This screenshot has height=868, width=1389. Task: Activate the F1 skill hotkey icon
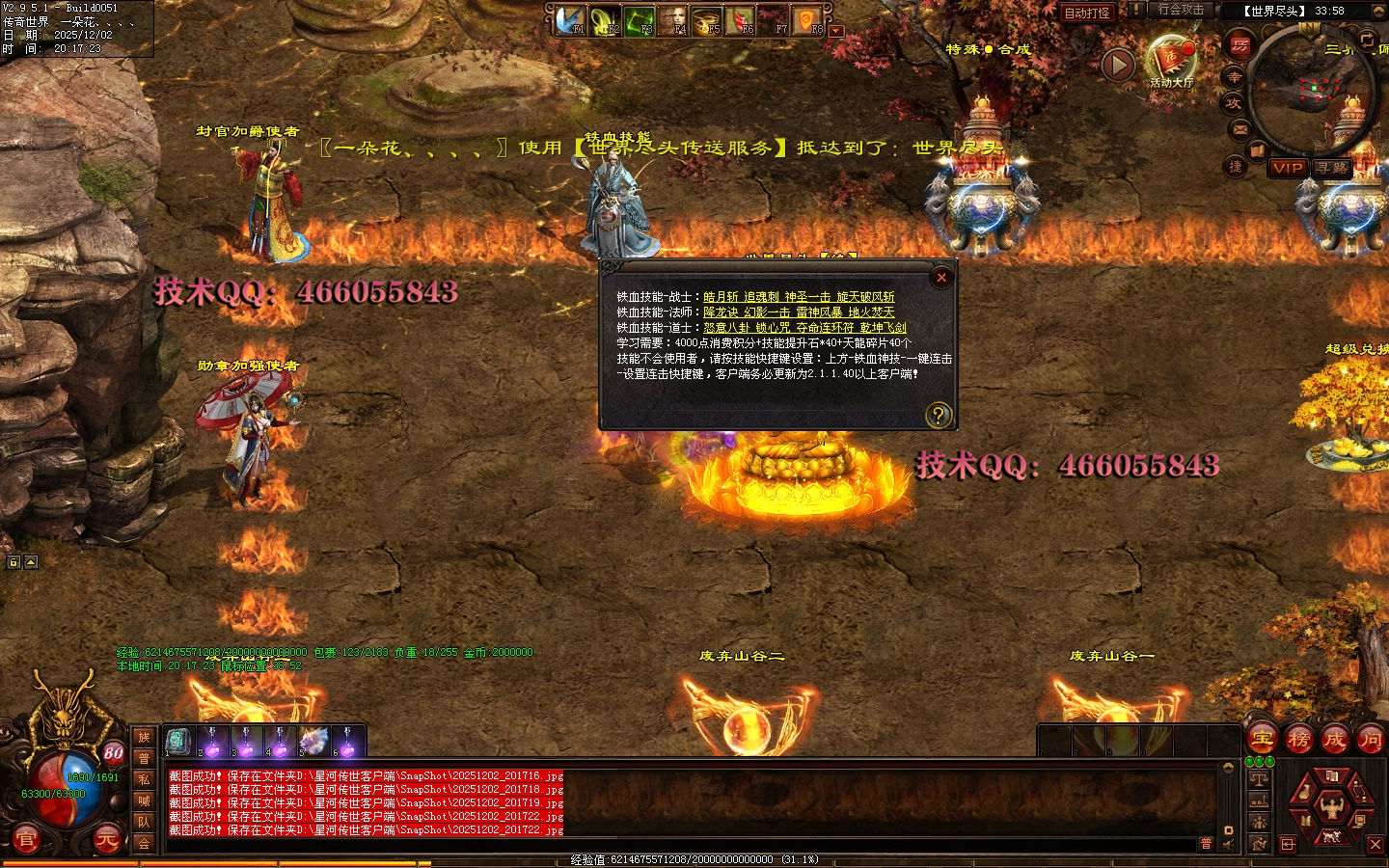(x=570, y=20)
